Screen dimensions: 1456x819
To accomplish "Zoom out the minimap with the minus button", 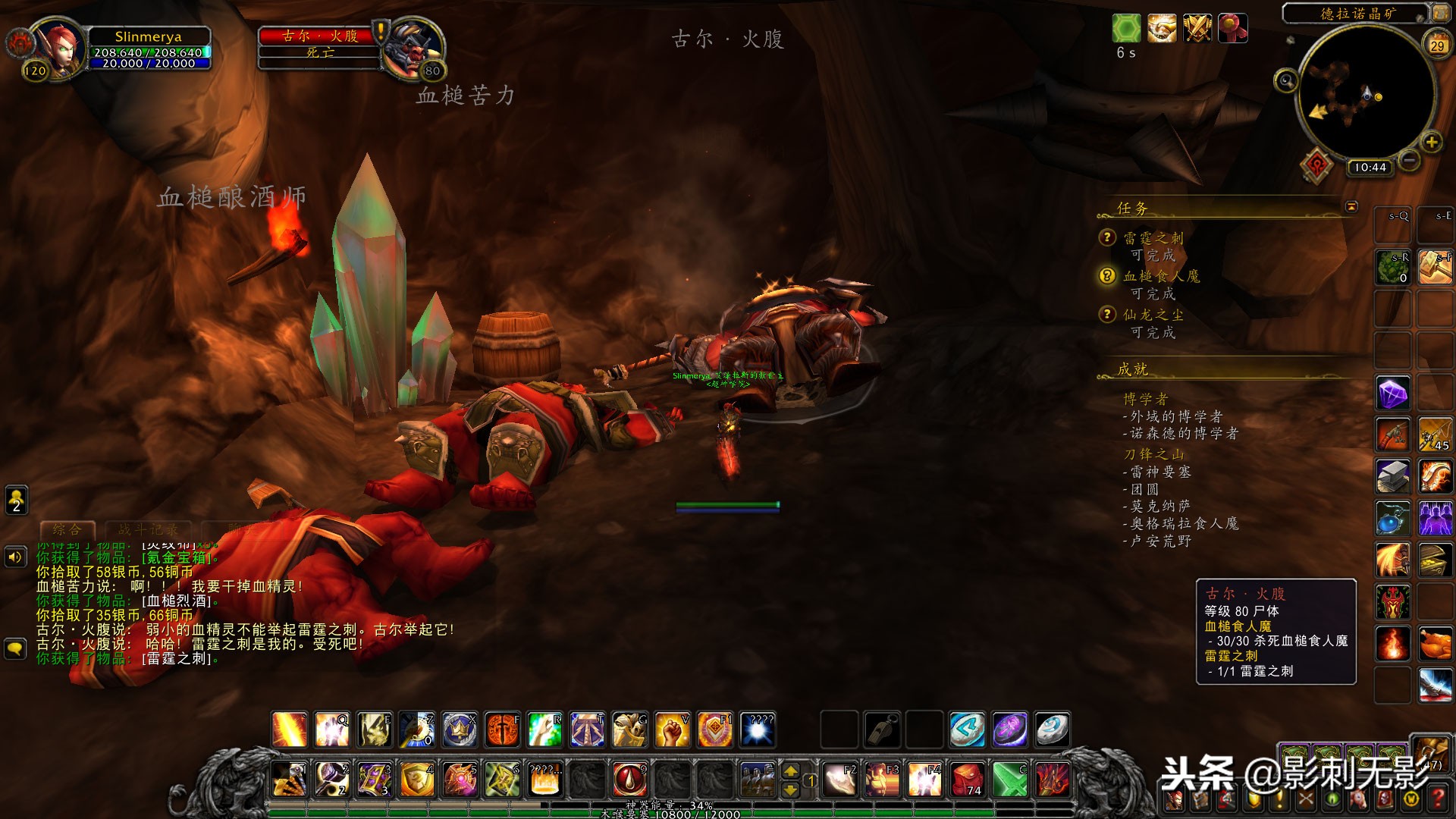I will [1409, 160].
